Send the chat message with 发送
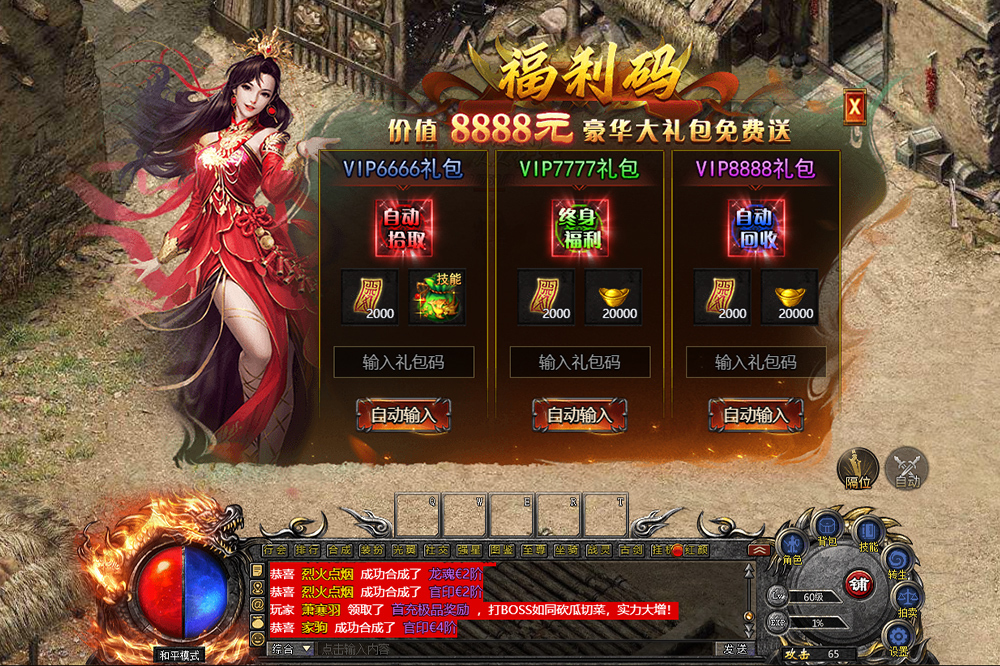This screenshot has width=1000, height=666. [735, 649]
